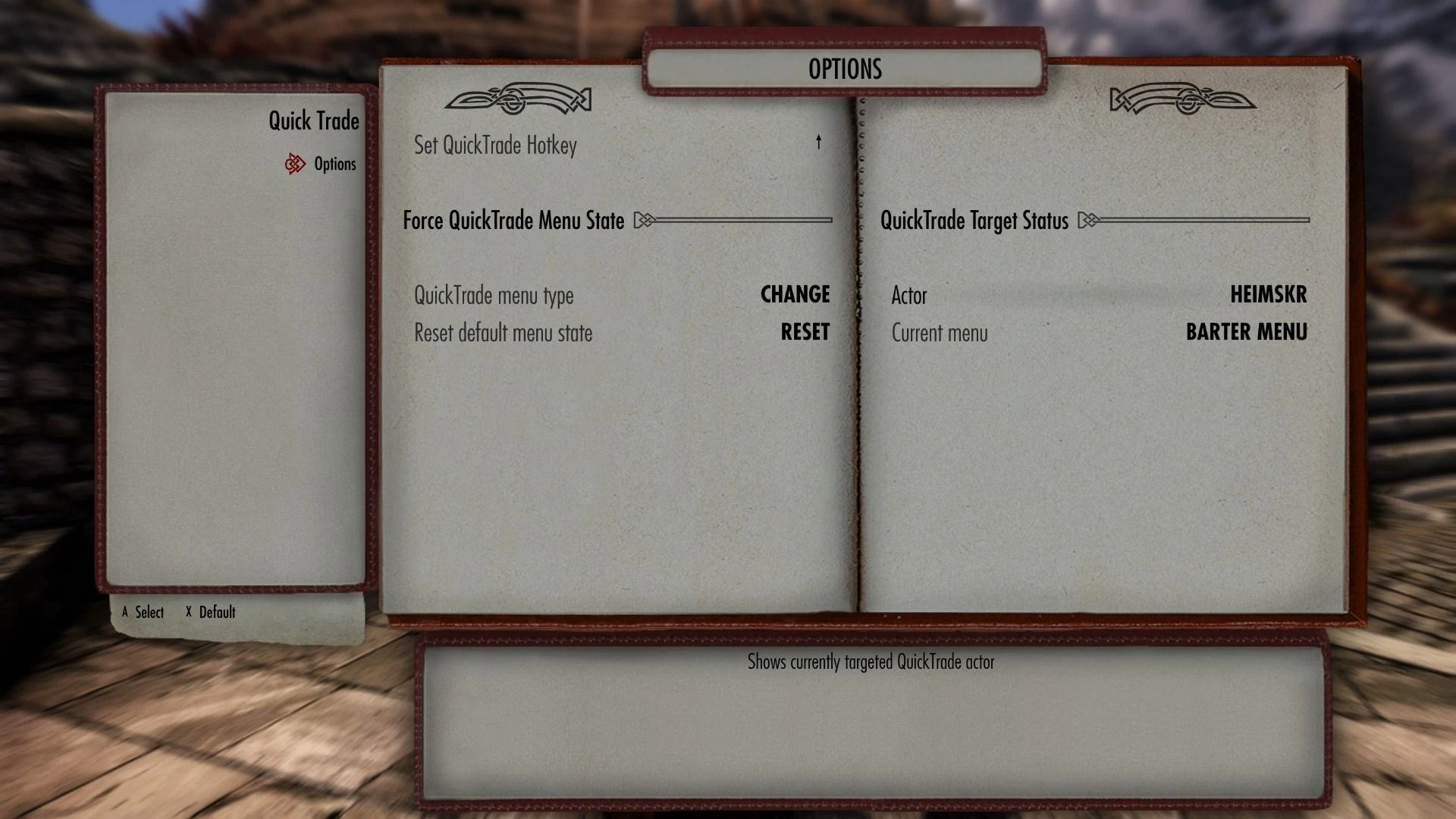Click the BARTER MENU current menu value
Viewport: 1456px width, 819px height.
[1246, 331]
